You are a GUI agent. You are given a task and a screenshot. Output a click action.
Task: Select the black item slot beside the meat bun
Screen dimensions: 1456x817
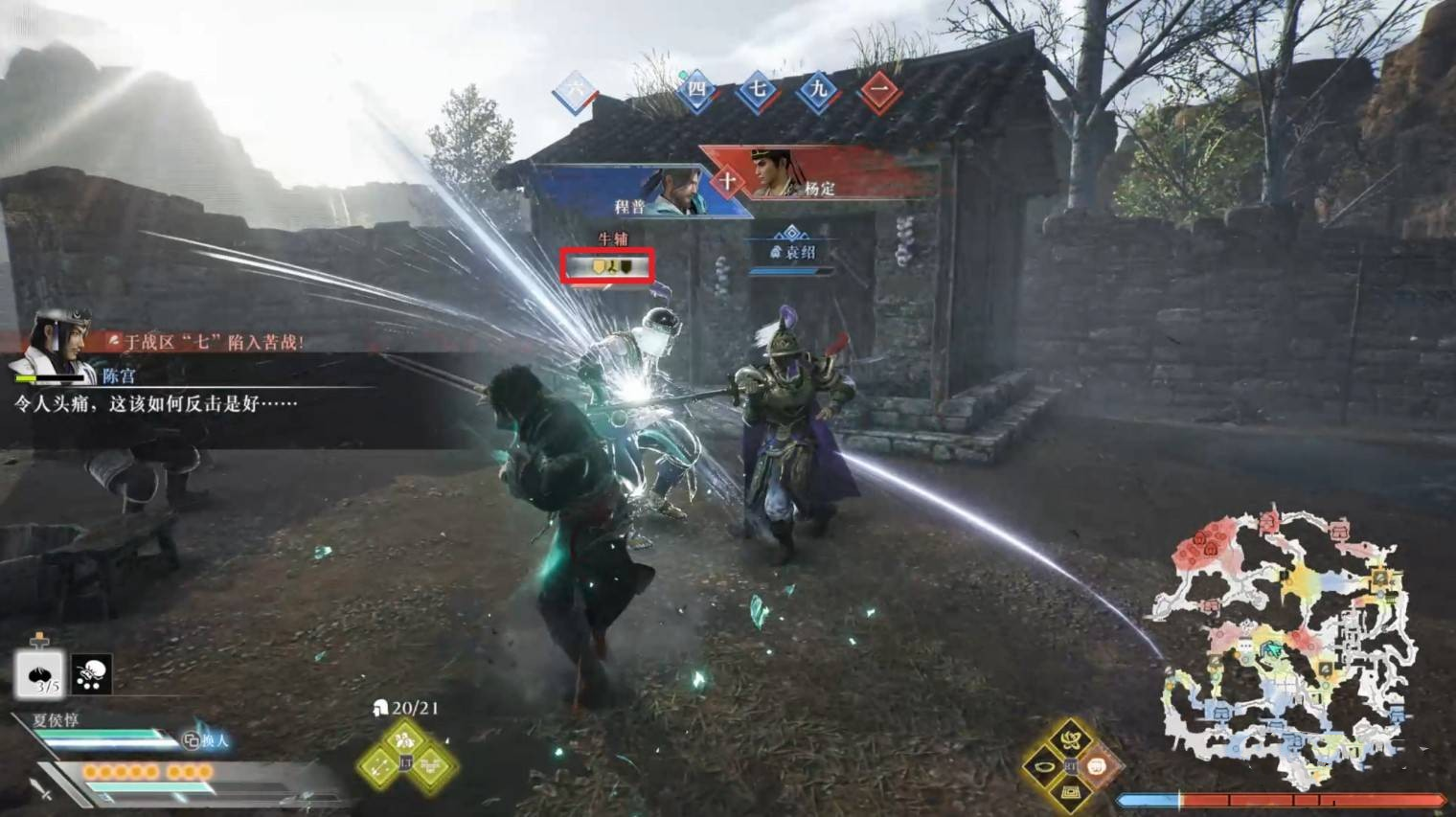(91, 674)
